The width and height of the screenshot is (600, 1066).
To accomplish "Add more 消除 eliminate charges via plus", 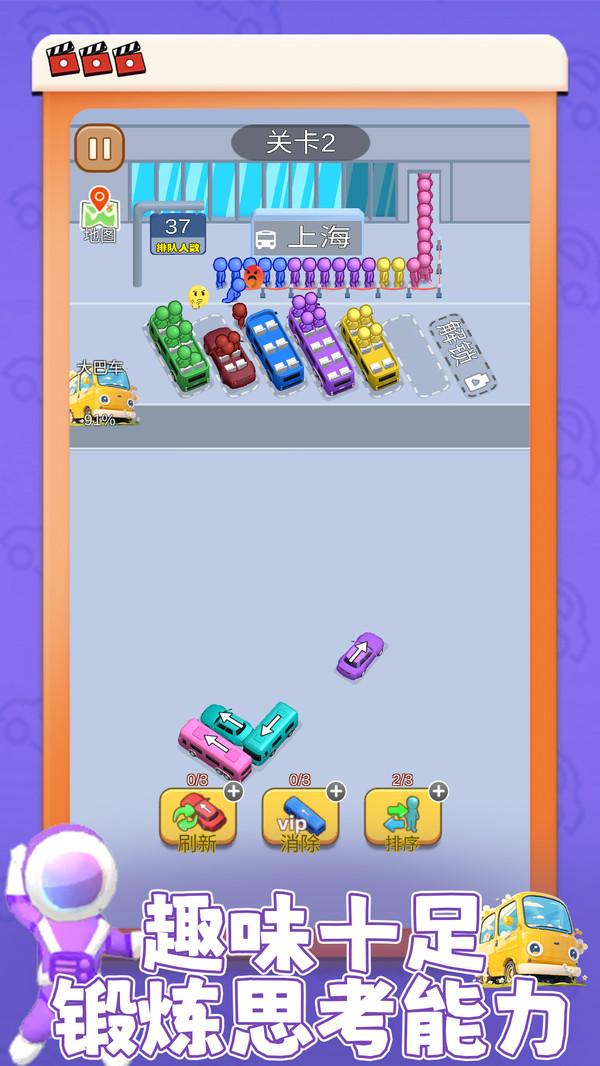I will (x=336, y=791).
